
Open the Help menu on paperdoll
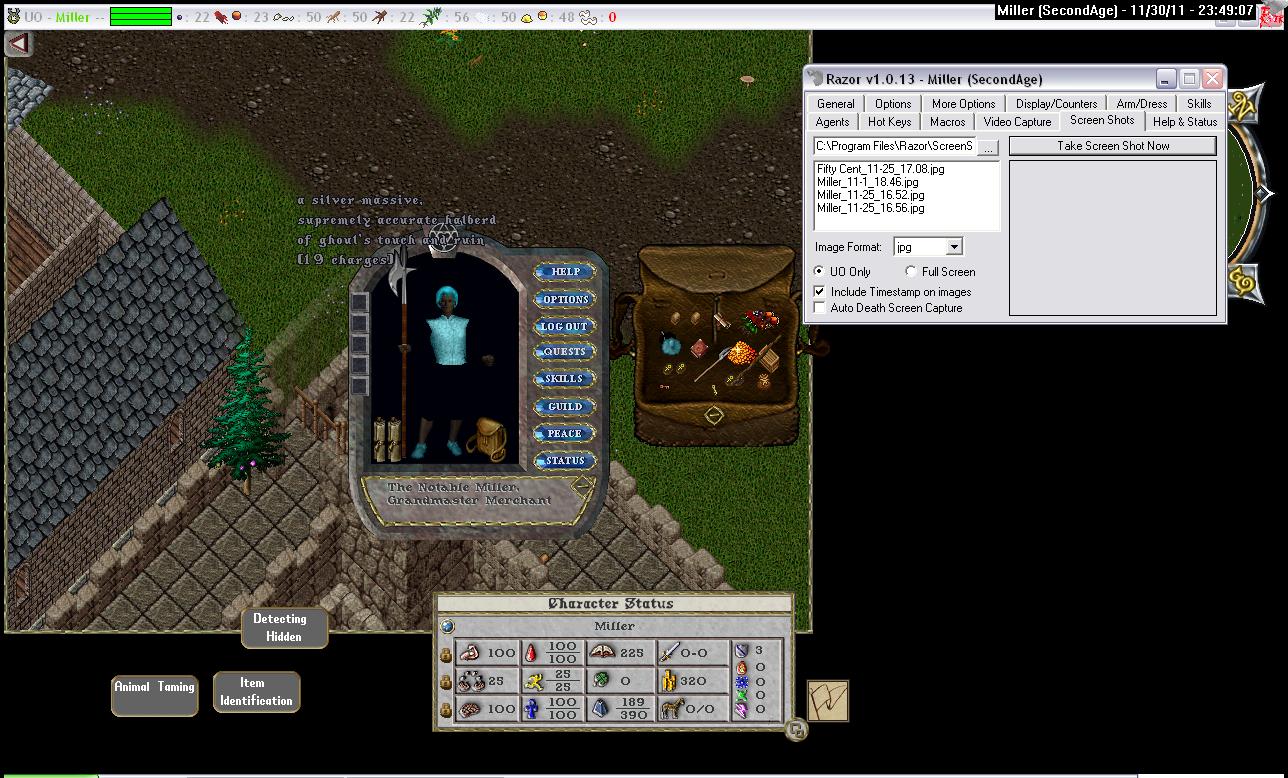point(565,272)
